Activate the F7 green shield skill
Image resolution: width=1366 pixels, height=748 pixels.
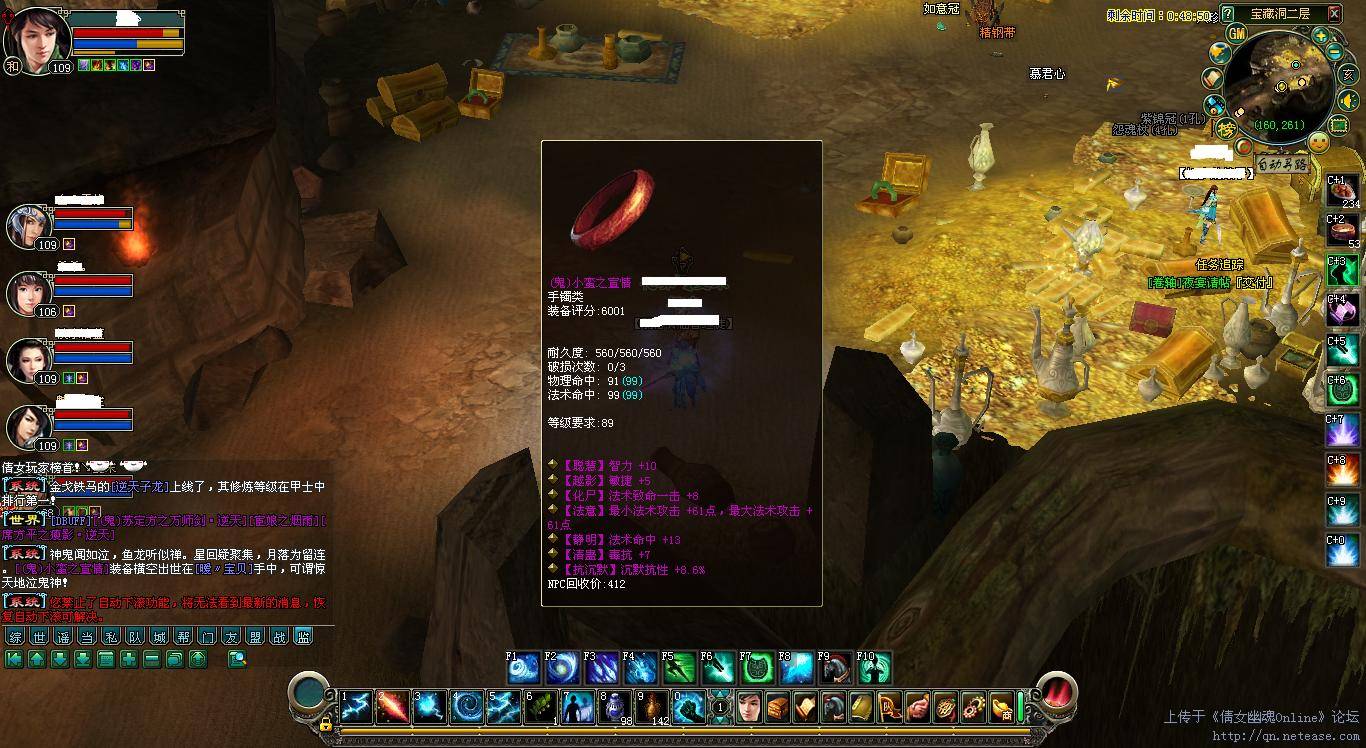757,668
